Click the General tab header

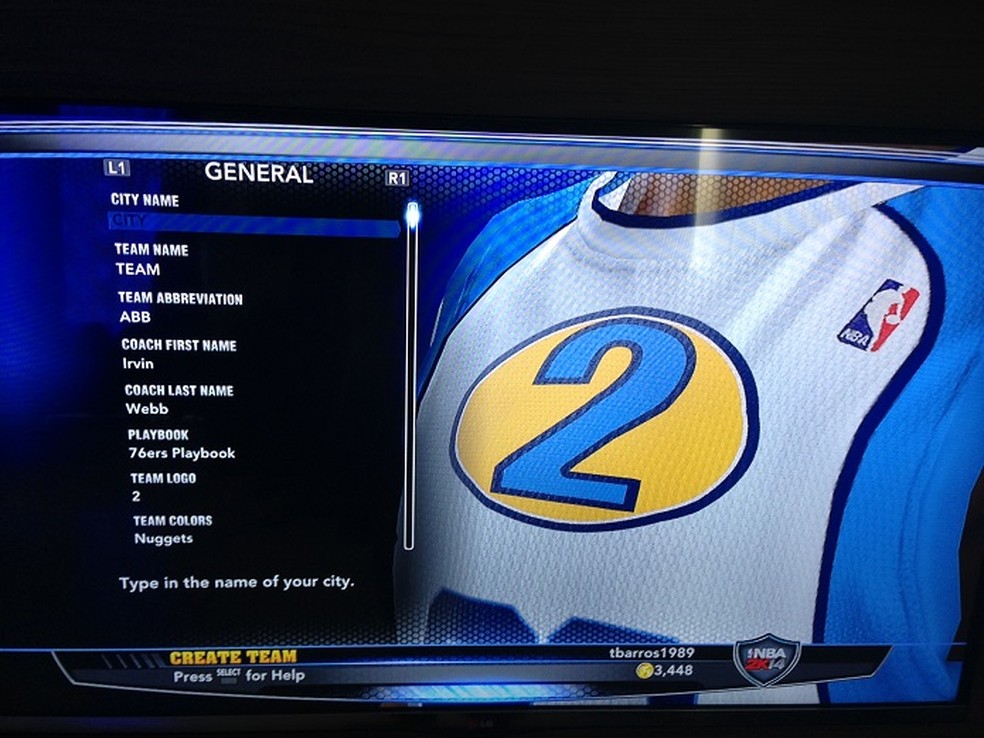(258, 173)
